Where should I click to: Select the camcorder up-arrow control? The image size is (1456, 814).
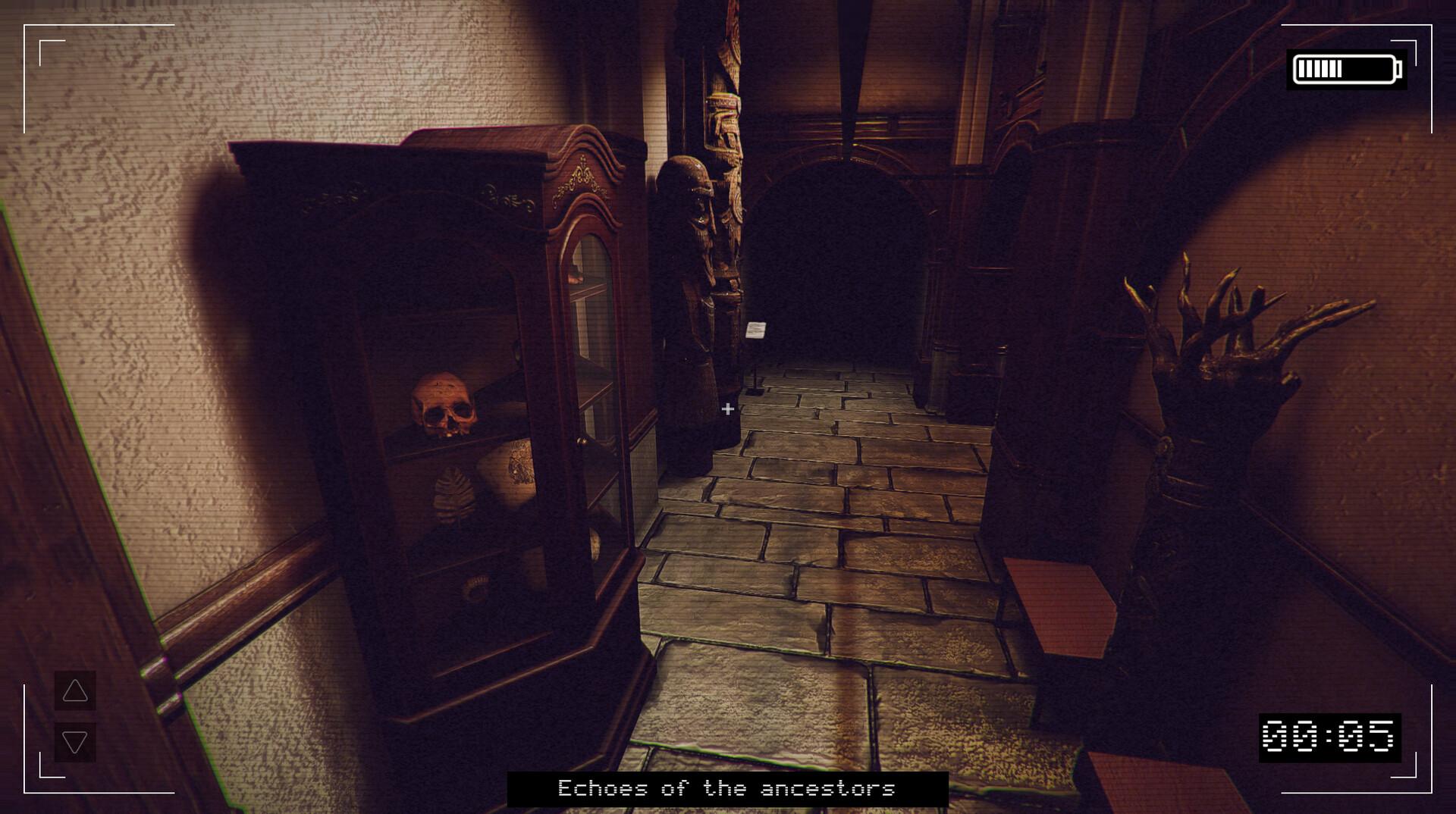74,690
